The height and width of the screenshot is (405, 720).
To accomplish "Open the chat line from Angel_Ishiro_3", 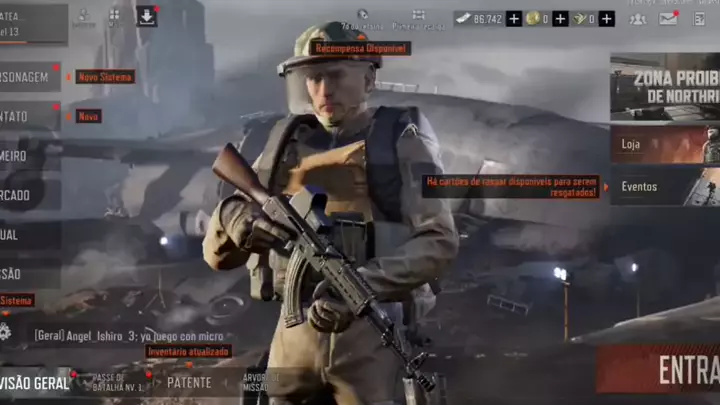I will point(129,336).
